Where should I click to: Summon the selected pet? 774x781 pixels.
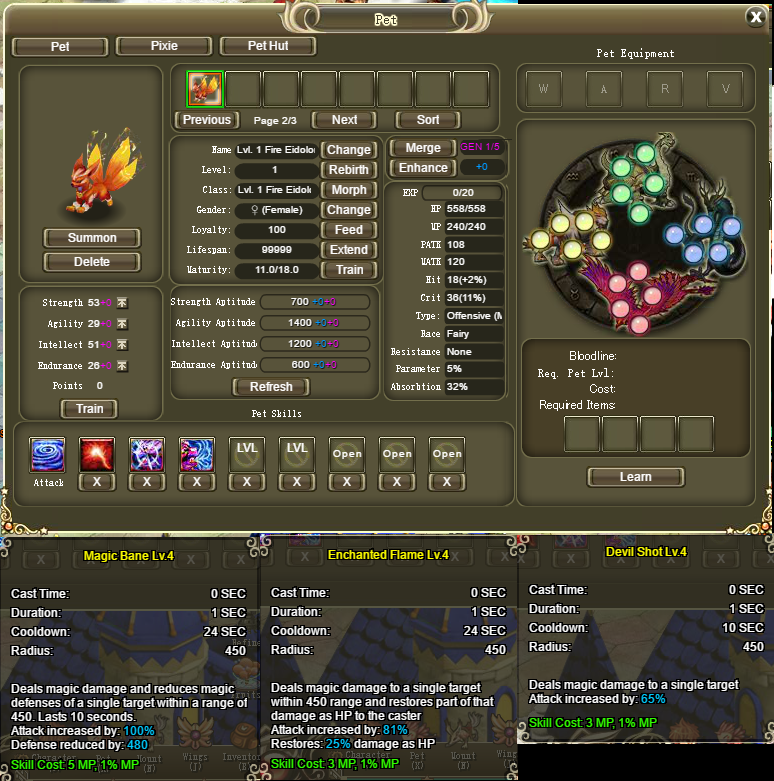[x=92, y=238]
